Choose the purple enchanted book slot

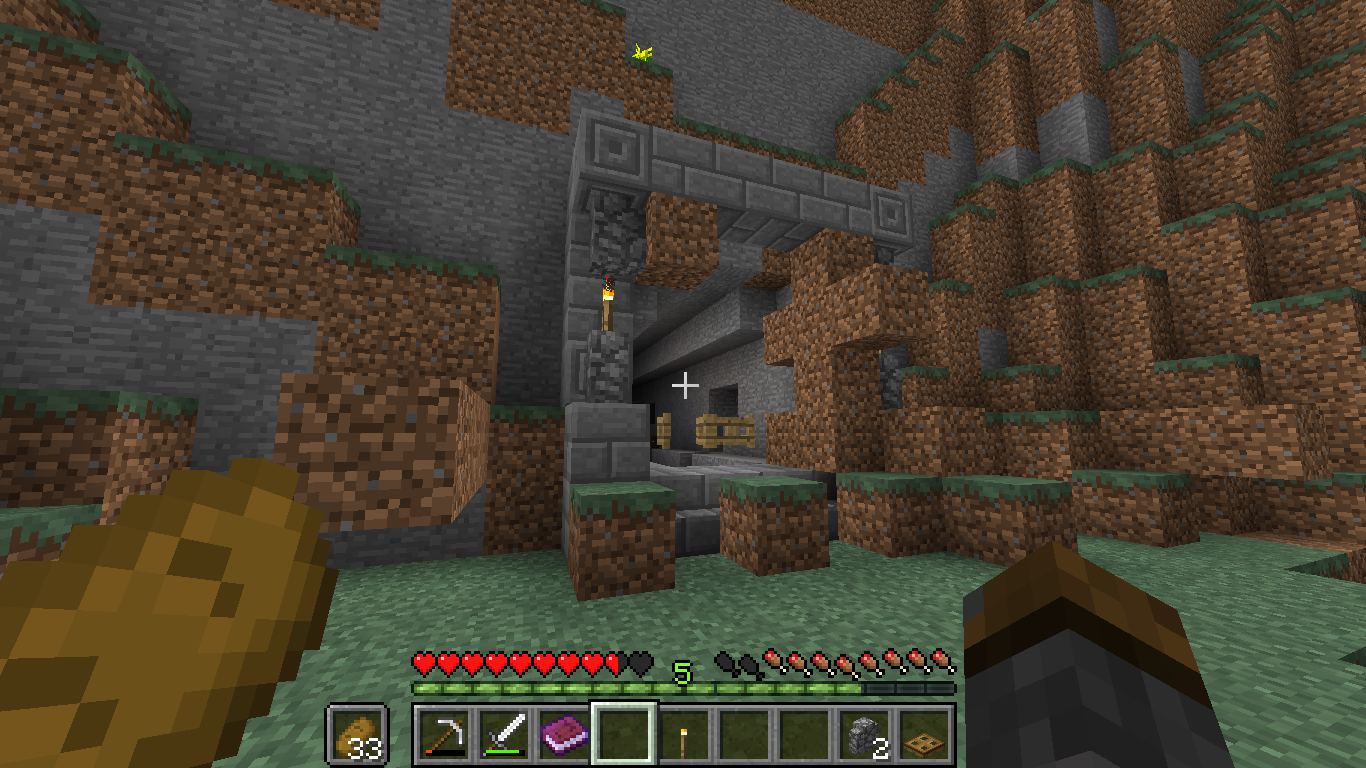[x=563, y=735]
